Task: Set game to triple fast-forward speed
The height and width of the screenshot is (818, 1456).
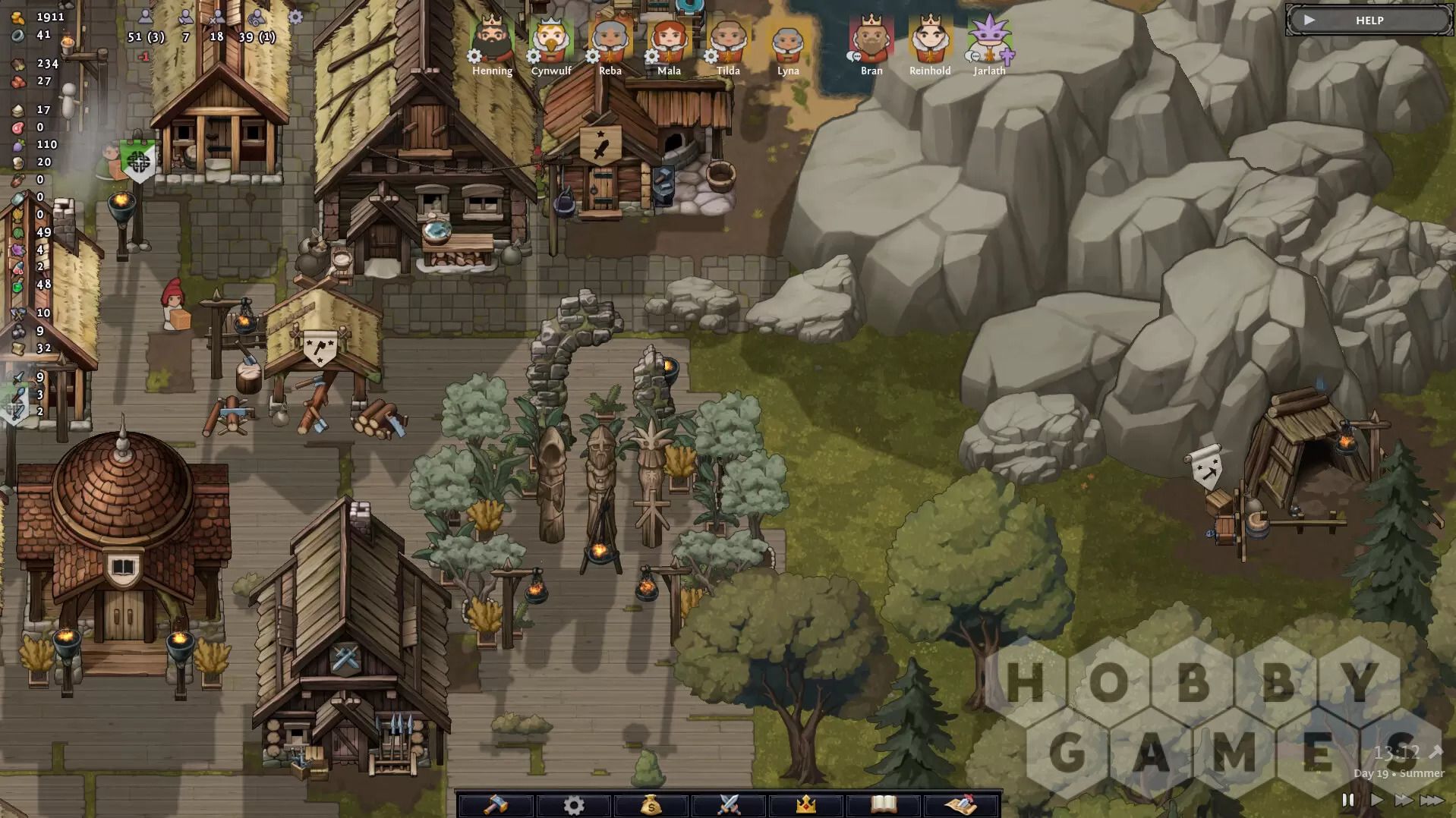Action: coord(1432,800)
